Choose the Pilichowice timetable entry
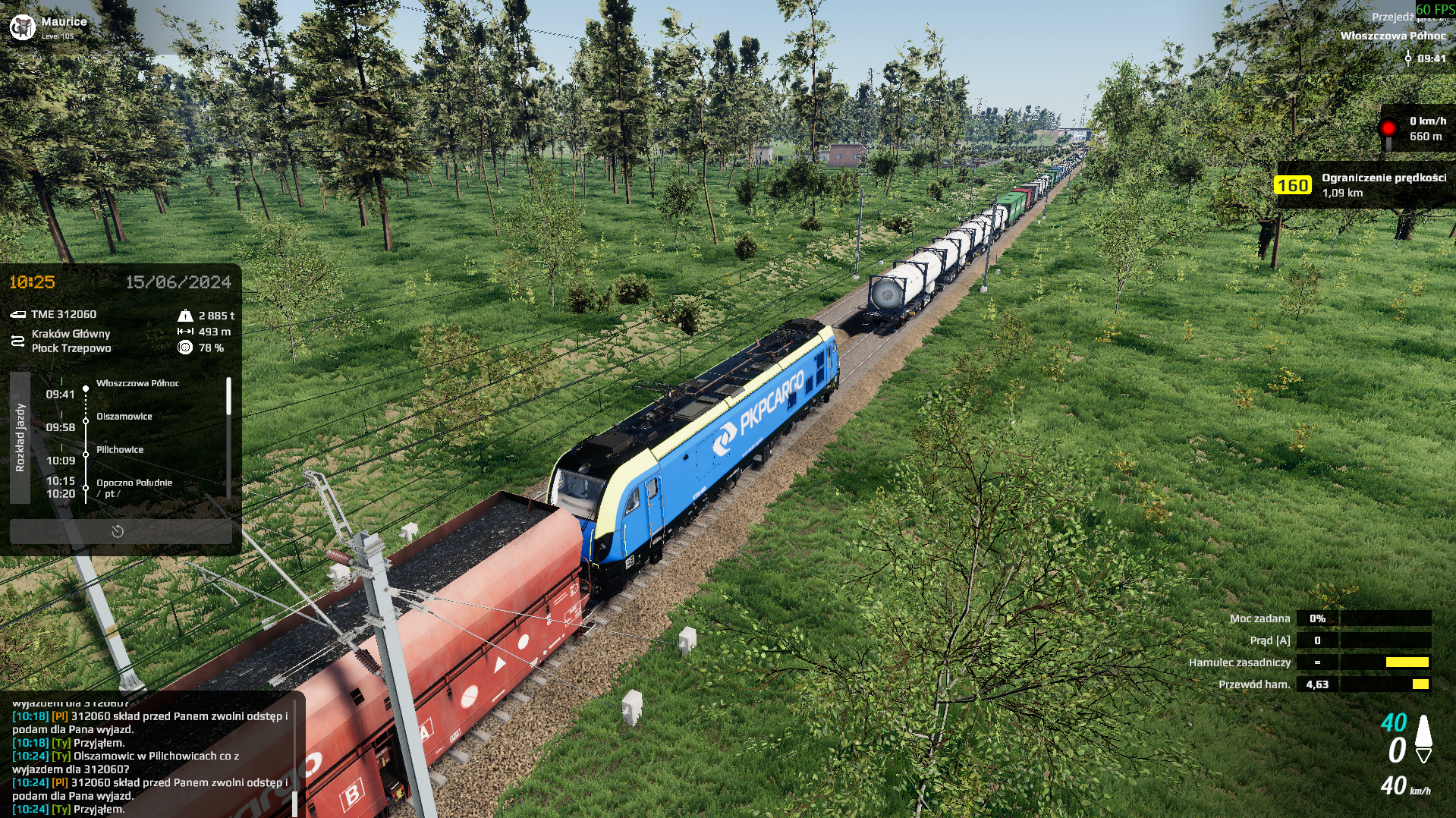Image resolution: width=1456 pixels, height=818 pixels. tap(120, 450)
